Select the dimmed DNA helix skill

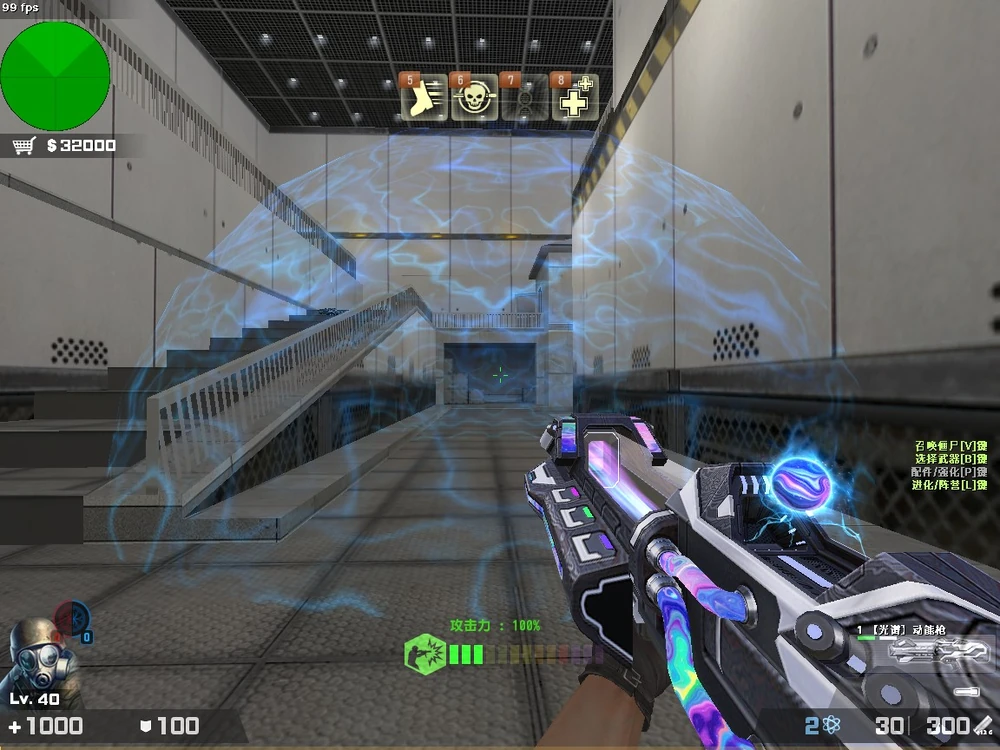(524, 98)
